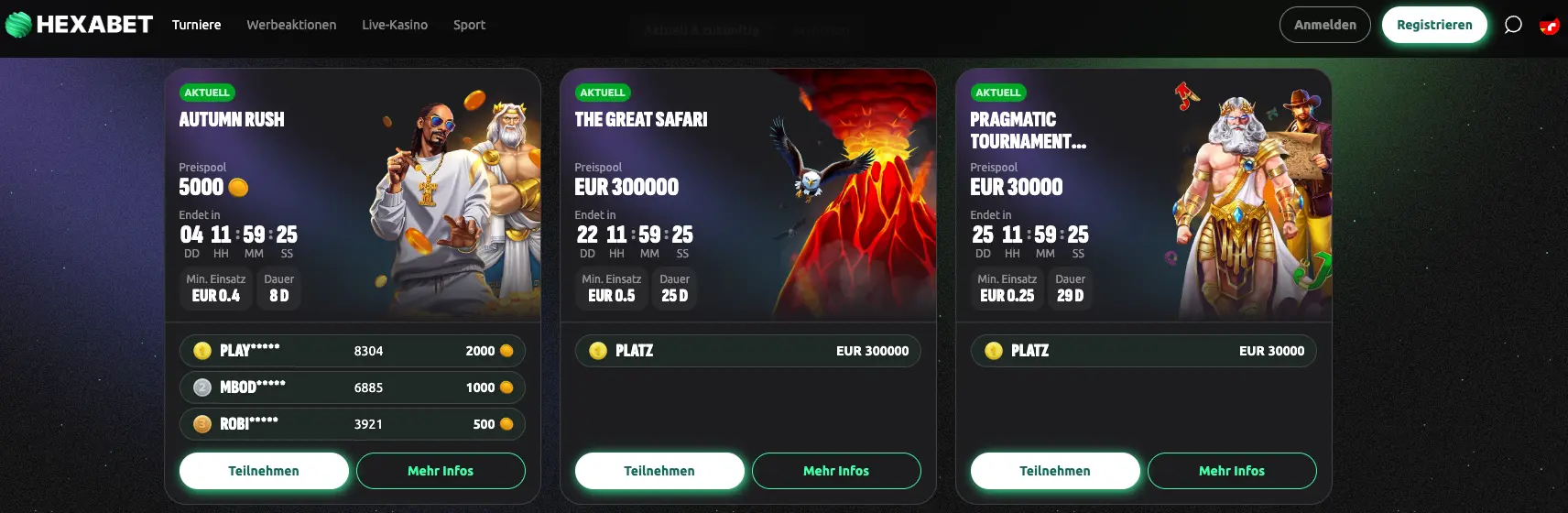Open the chat bubble icon

pos(1513,25)
